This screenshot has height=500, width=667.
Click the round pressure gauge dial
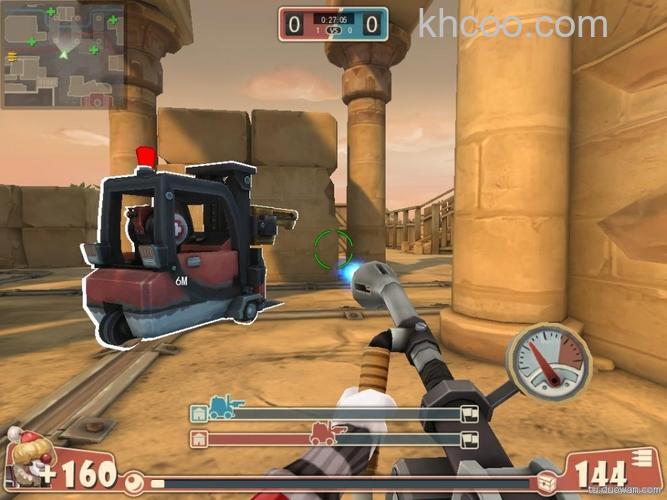(x=547, y=364)
